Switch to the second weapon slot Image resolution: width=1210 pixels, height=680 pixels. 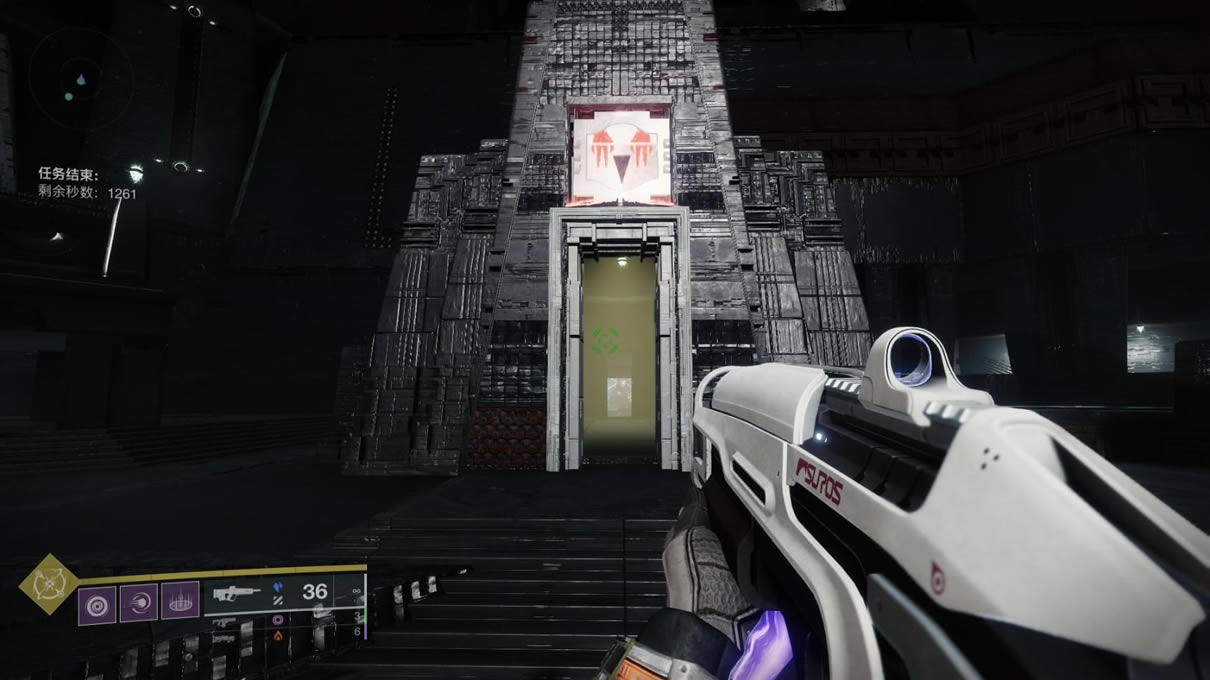tap(230, 620)
